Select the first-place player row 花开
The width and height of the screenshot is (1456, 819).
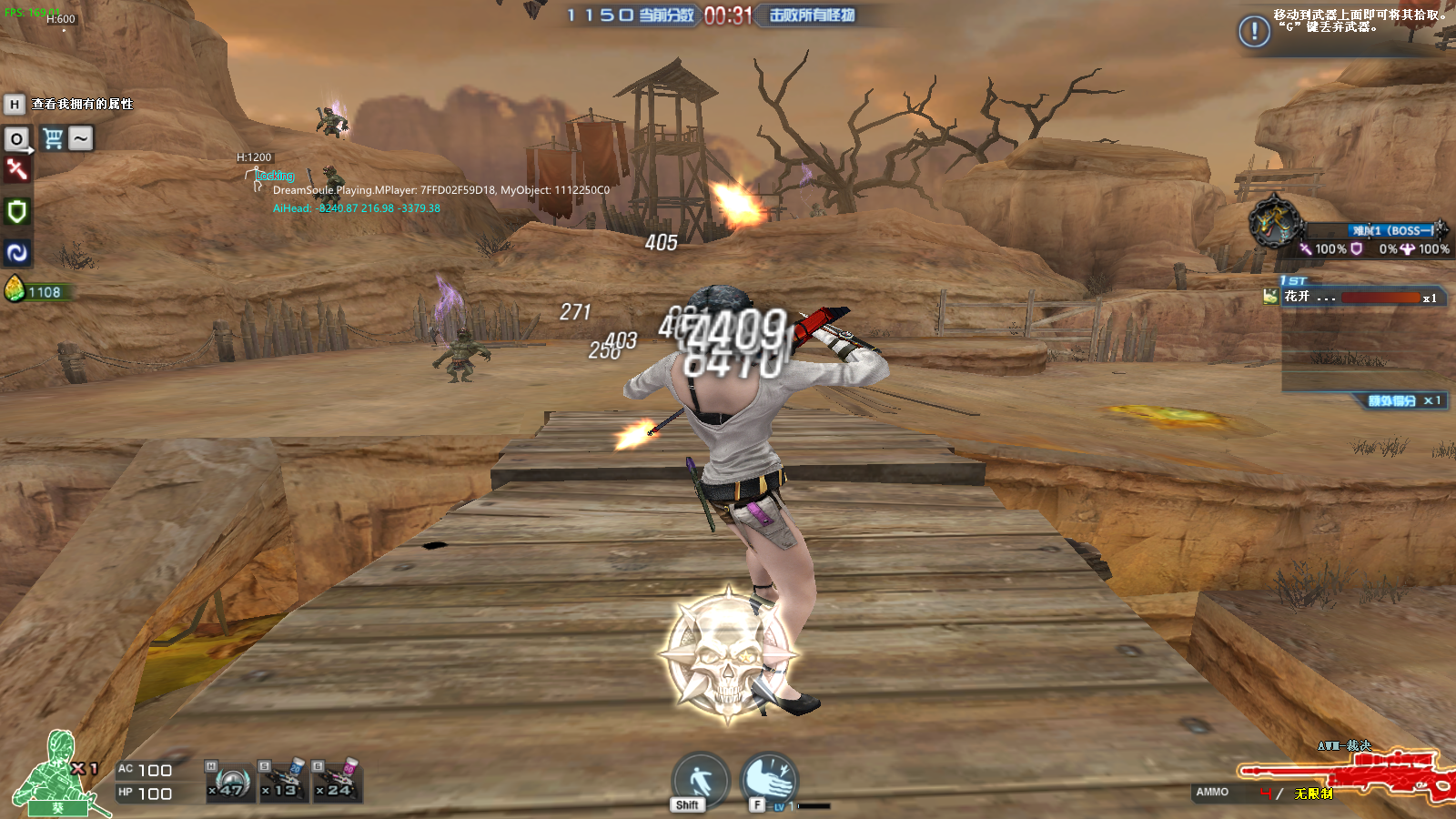(x=1356, y=298)
